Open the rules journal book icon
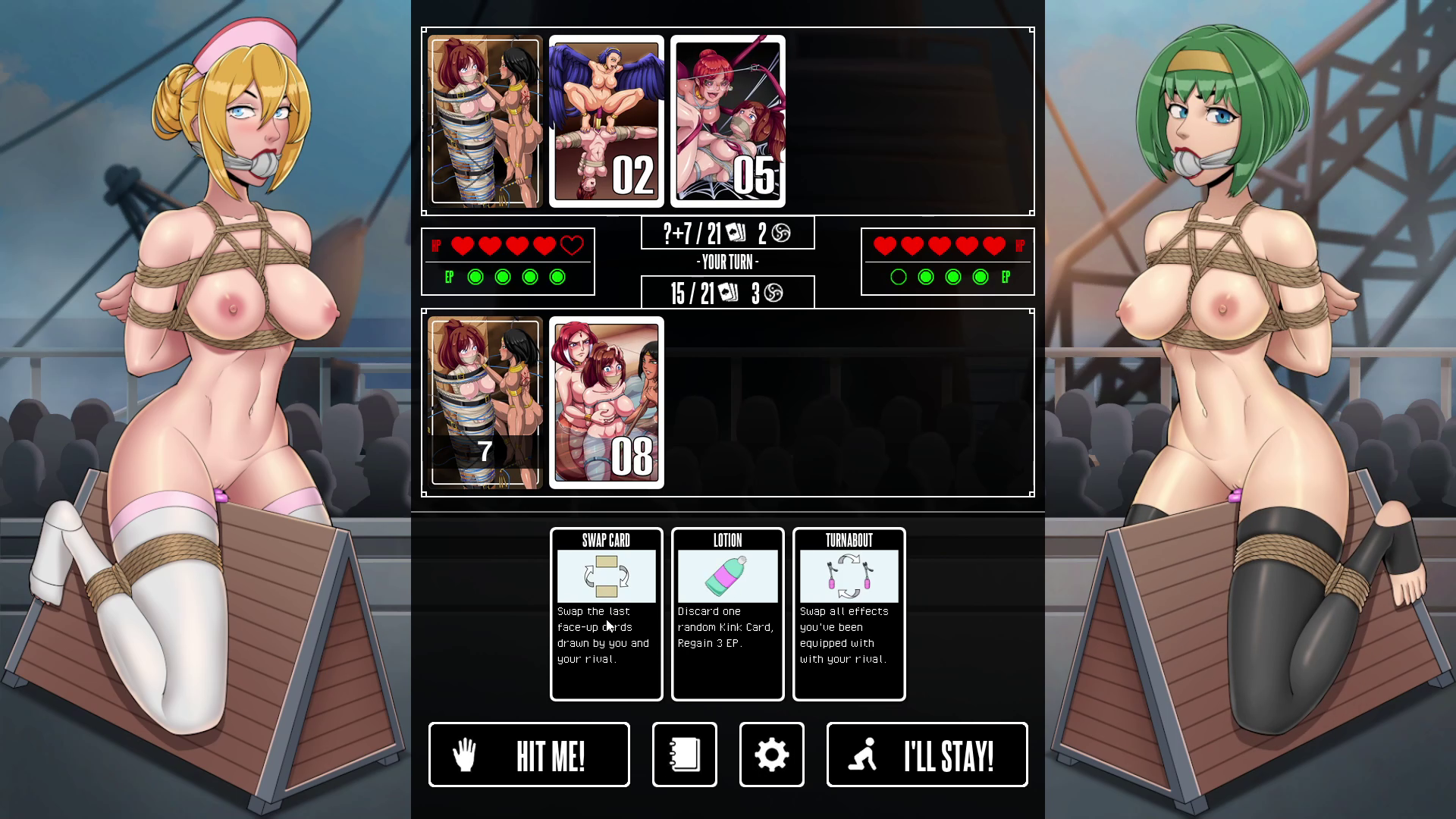1456x819 pixels. pyautogui.click(x=683, y=755)
